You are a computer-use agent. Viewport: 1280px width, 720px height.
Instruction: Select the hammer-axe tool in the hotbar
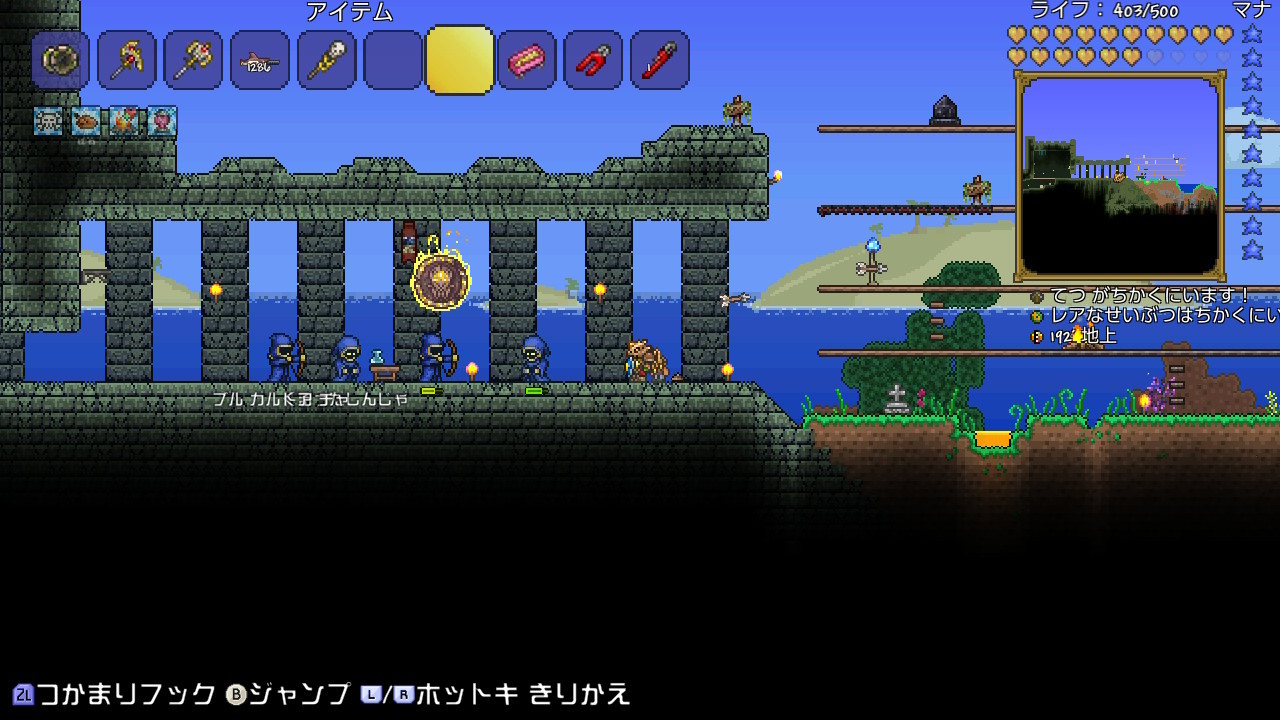(193, 60)
